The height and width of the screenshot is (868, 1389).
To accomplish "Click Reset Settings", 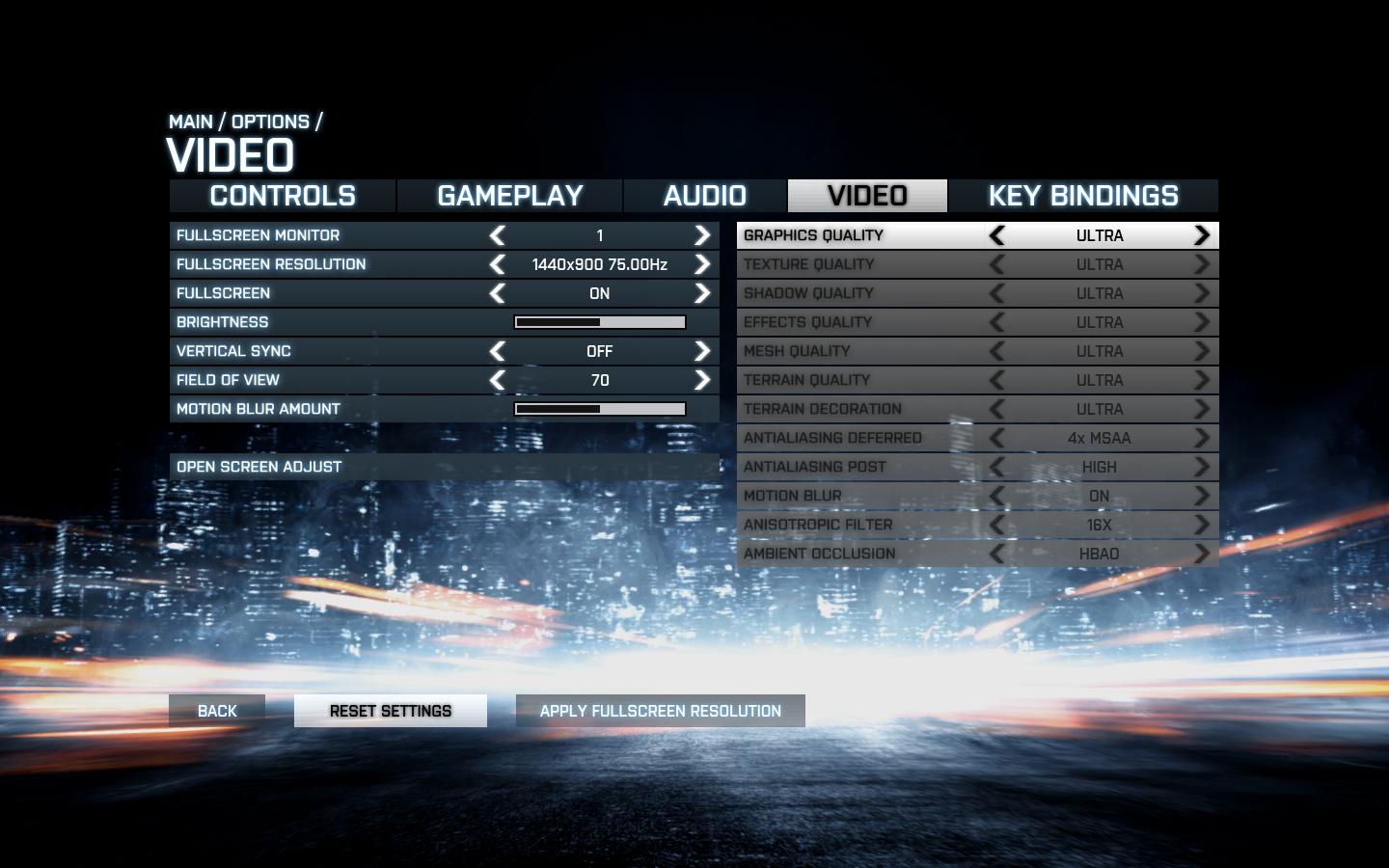I will click(x=391, y=711).
